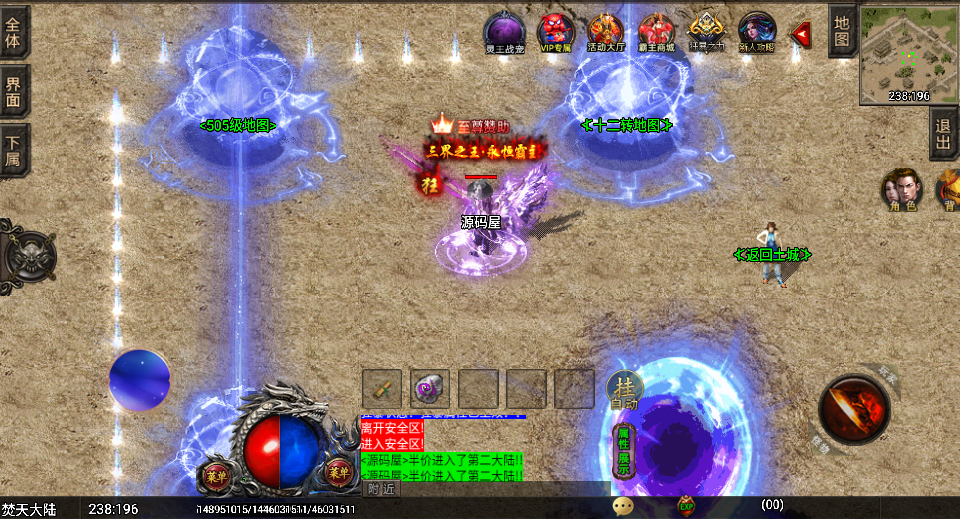Switch chat to the 附近 nearby channel

(381, 489)
